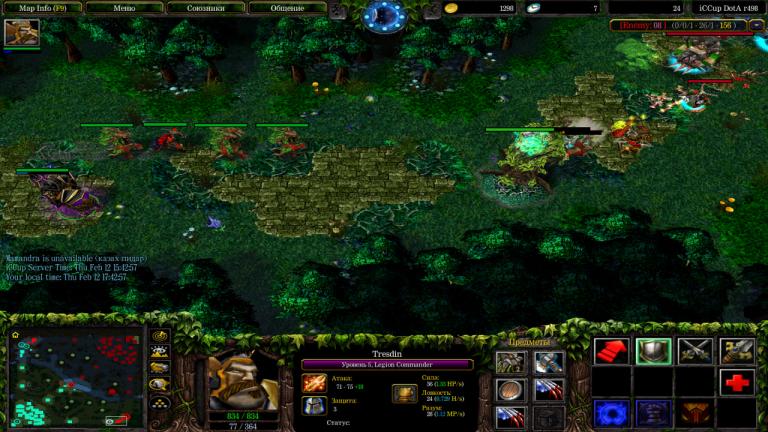Activate the red arrow Move command
This screenshot has width=768, height=432.
[x=611, y=351]
